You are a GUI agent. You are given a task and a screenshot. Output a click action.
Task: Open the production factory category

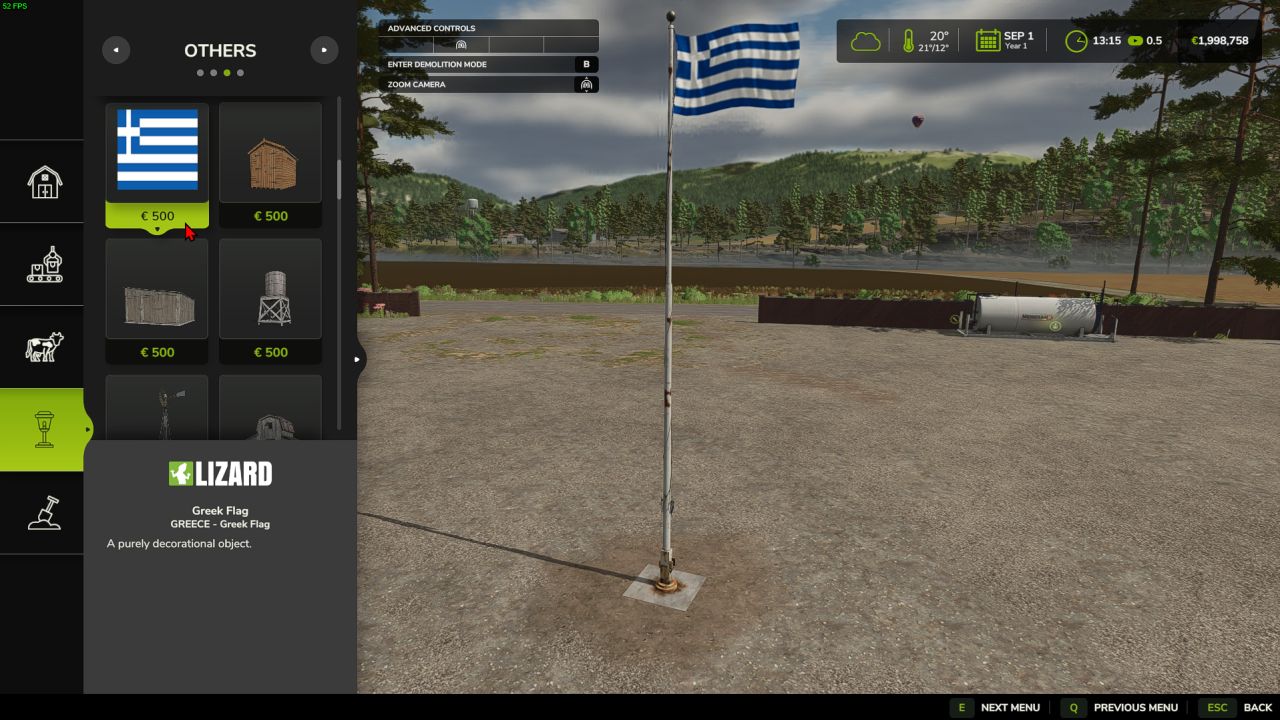(x=44, y=264)
